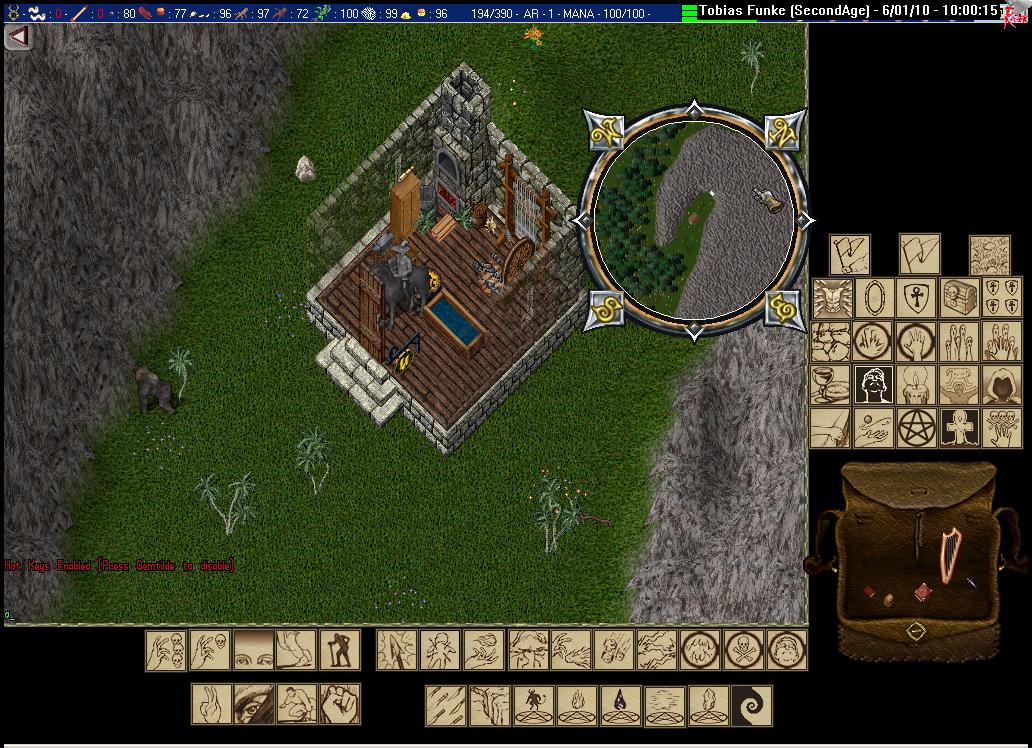Cast the blue flame on pentagram spell

[621, 705]
